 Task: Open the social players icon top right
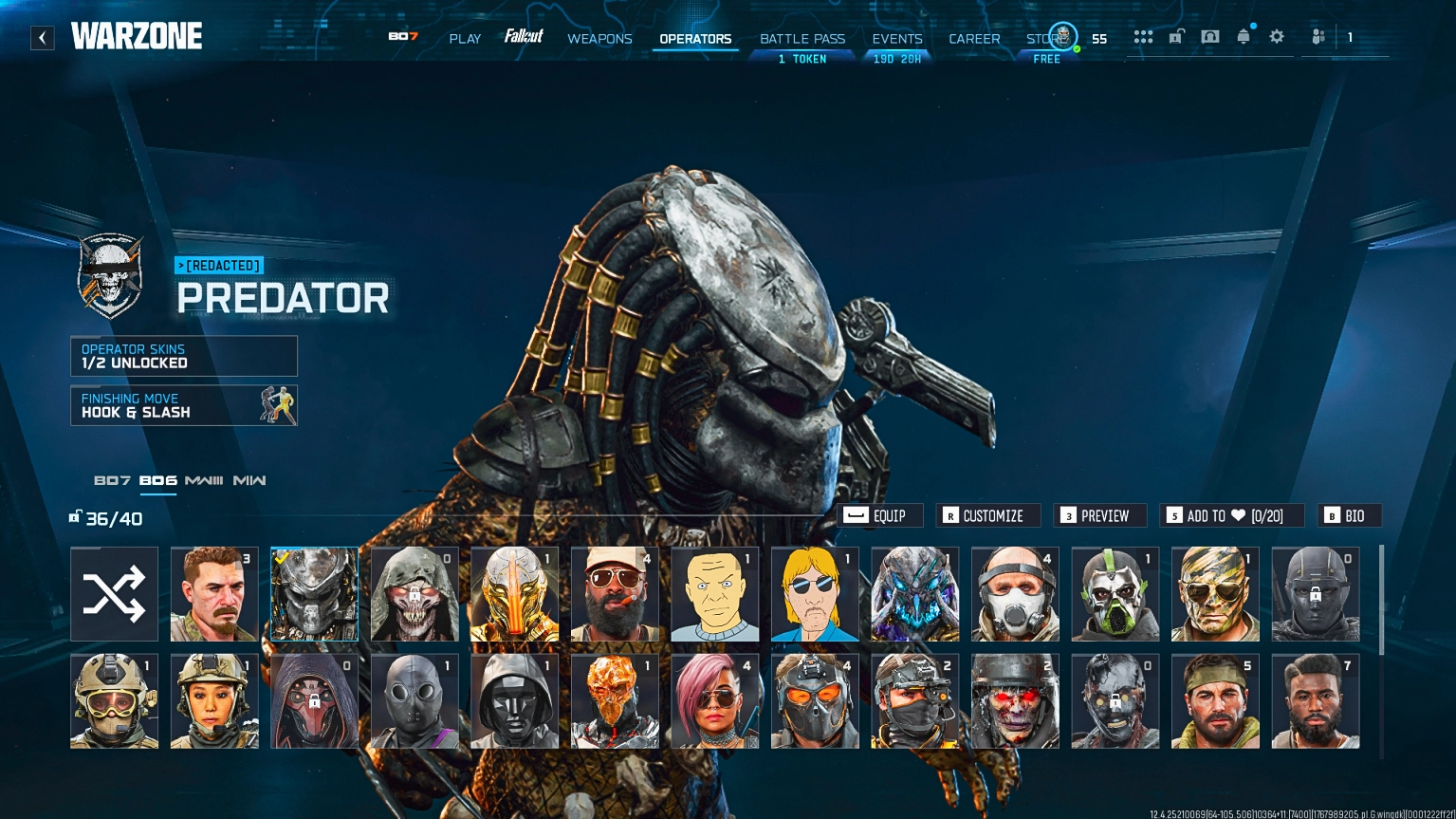(x=1318, y=36)
